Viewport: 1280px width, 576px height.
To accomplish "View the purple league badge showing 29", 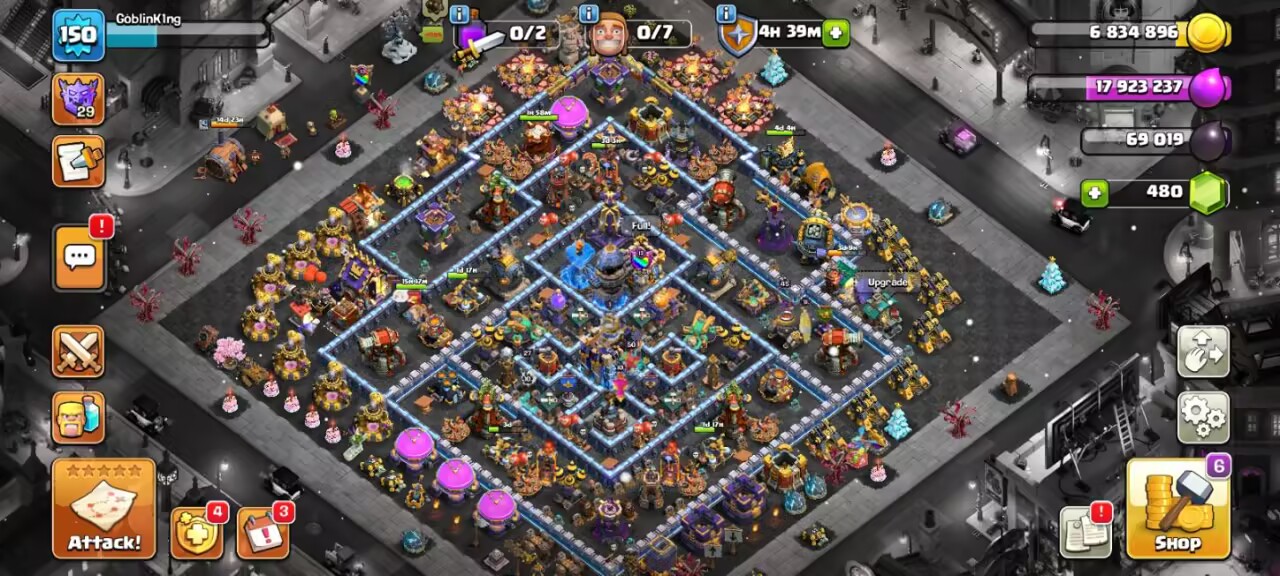I will [78, 99].
